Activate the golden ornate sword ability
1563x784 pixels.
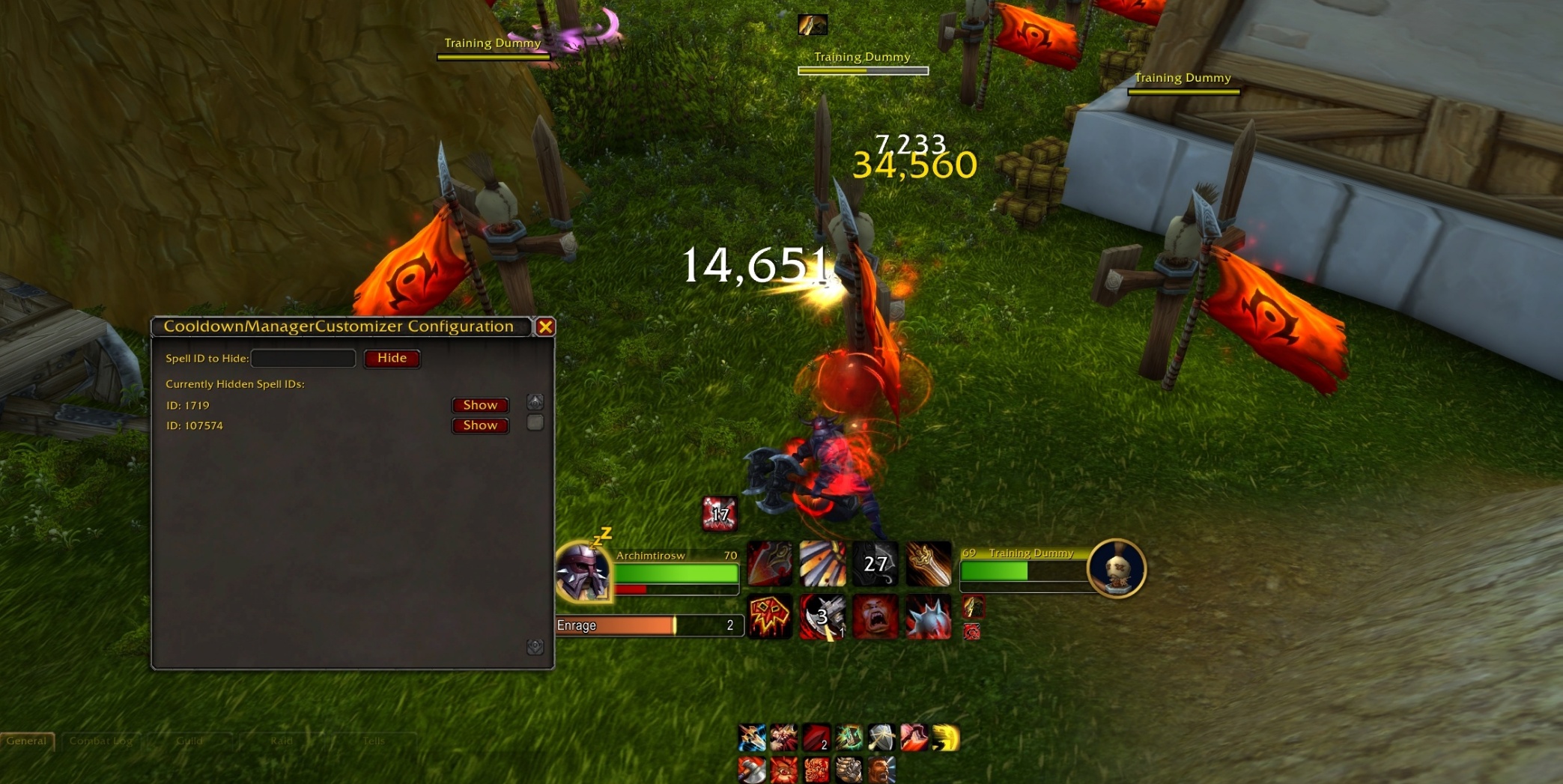click(929, 564)
